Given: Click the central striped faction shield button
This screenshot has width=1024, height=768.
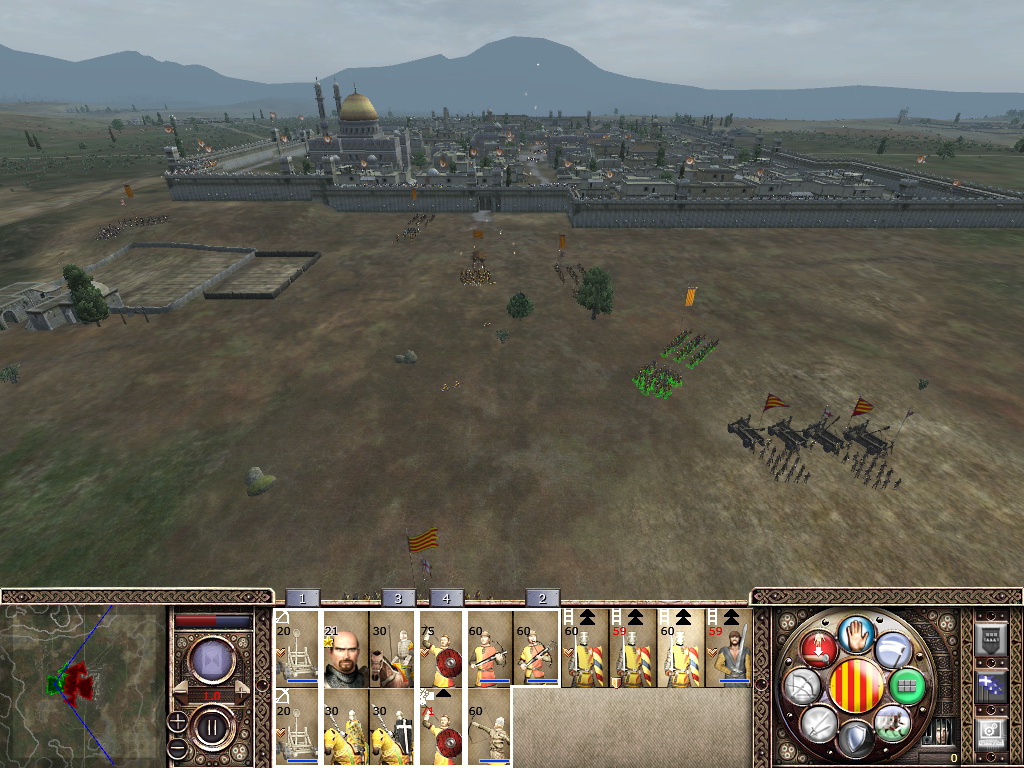Looking at the screenshot, I should click(x=857, y=687).
